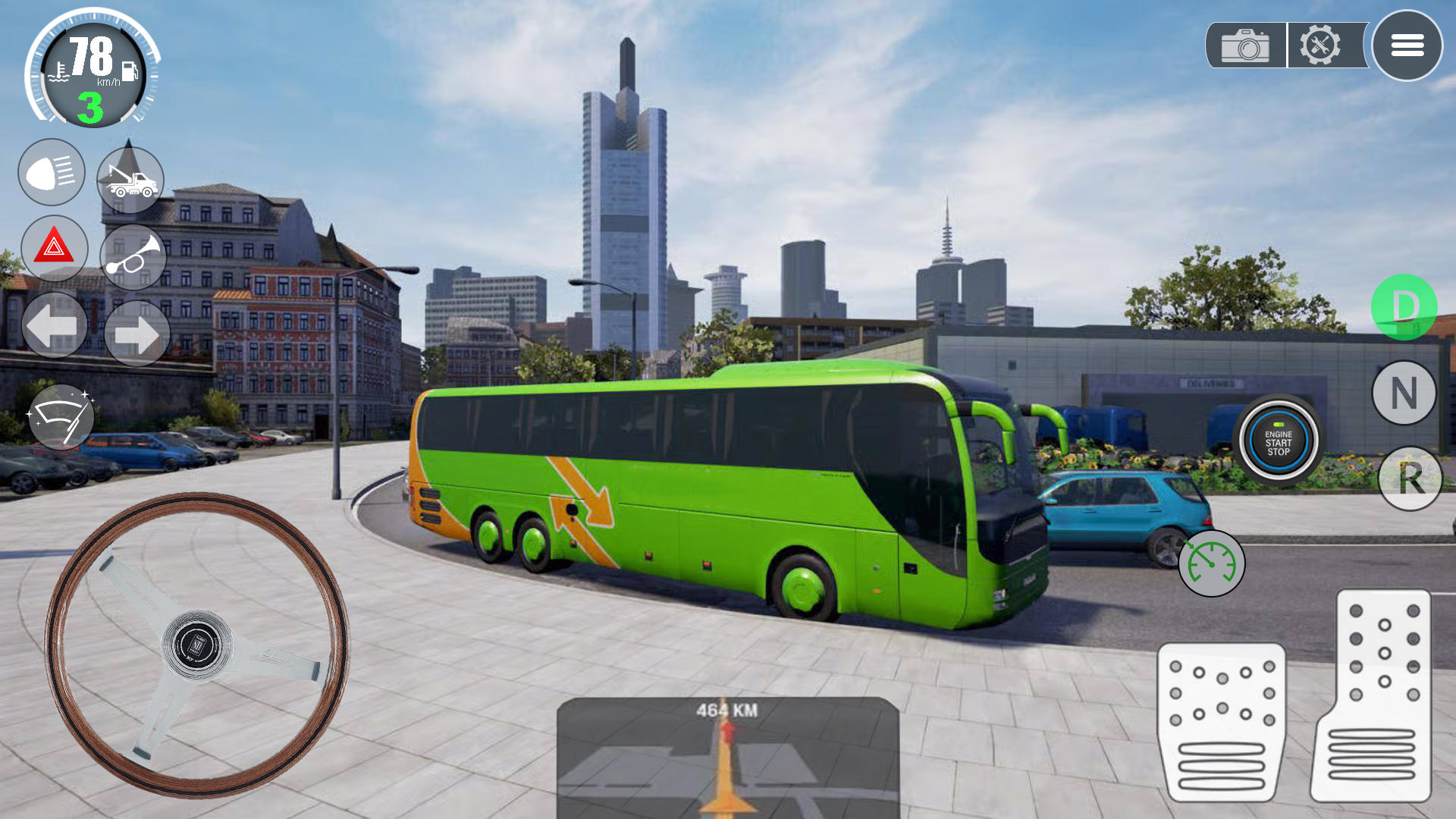Shift into Neutral with the N button
This screenshot has height=819, width=1456.
(x=1407, y=394)
